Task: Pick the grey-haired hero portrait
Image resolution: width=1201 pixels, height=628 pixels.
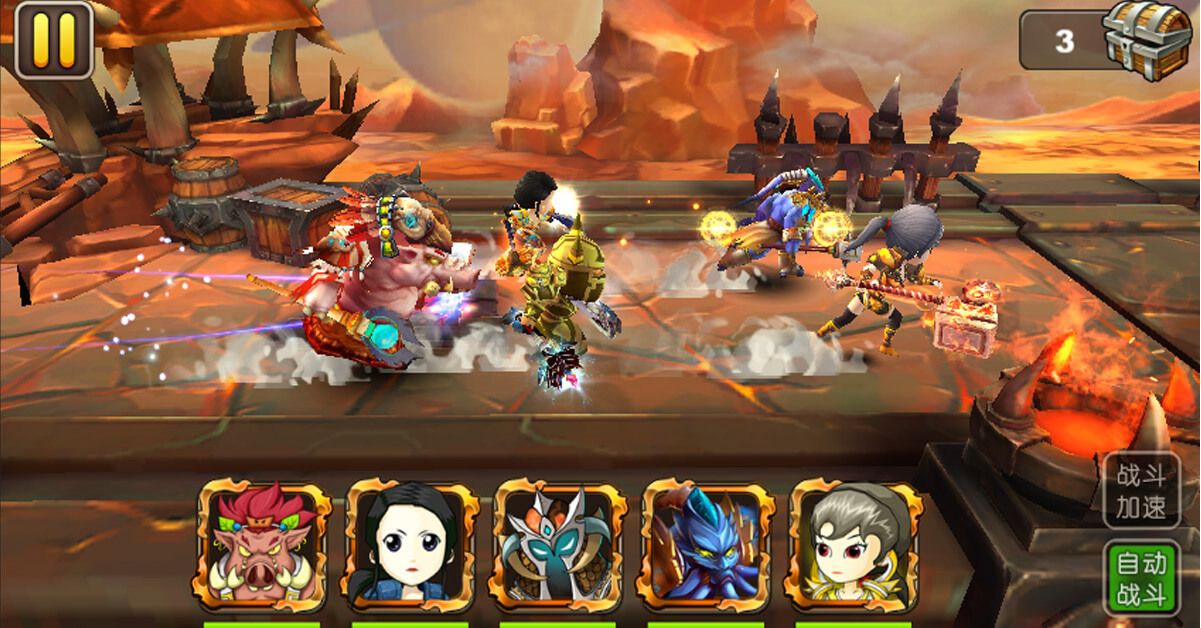Action: tap(855, 545)
